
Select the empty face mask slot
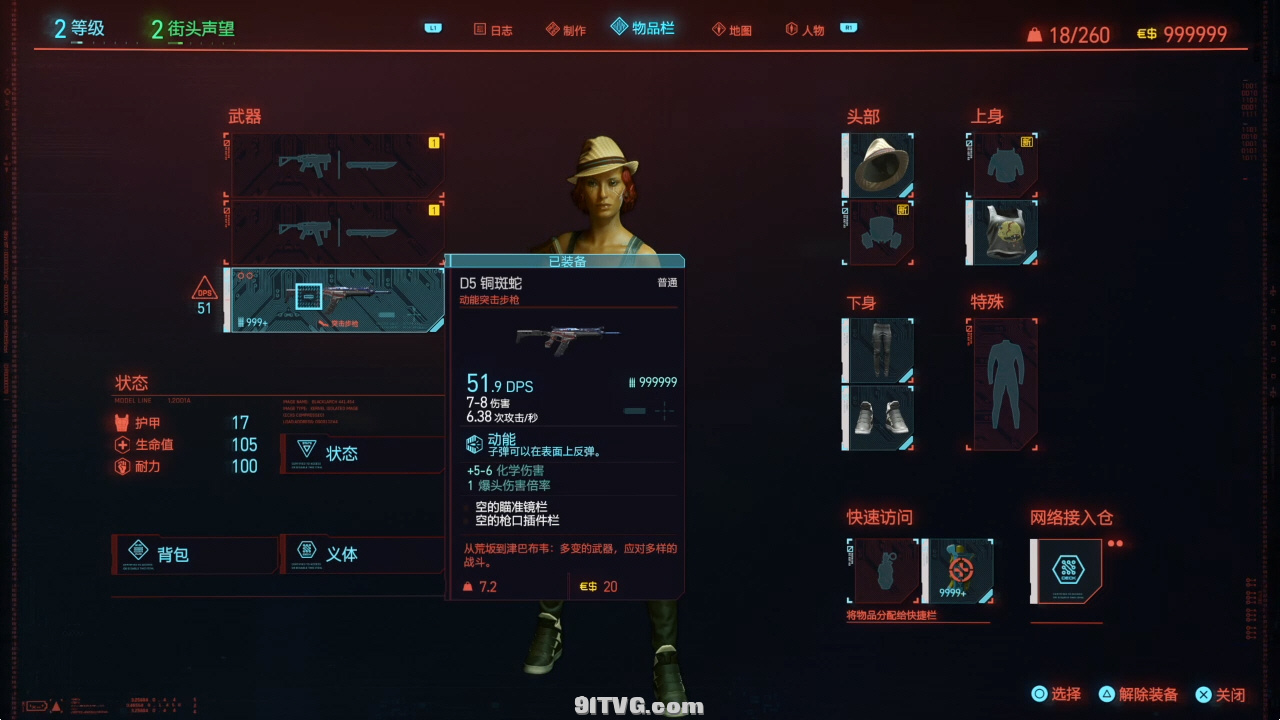point(879,232)
